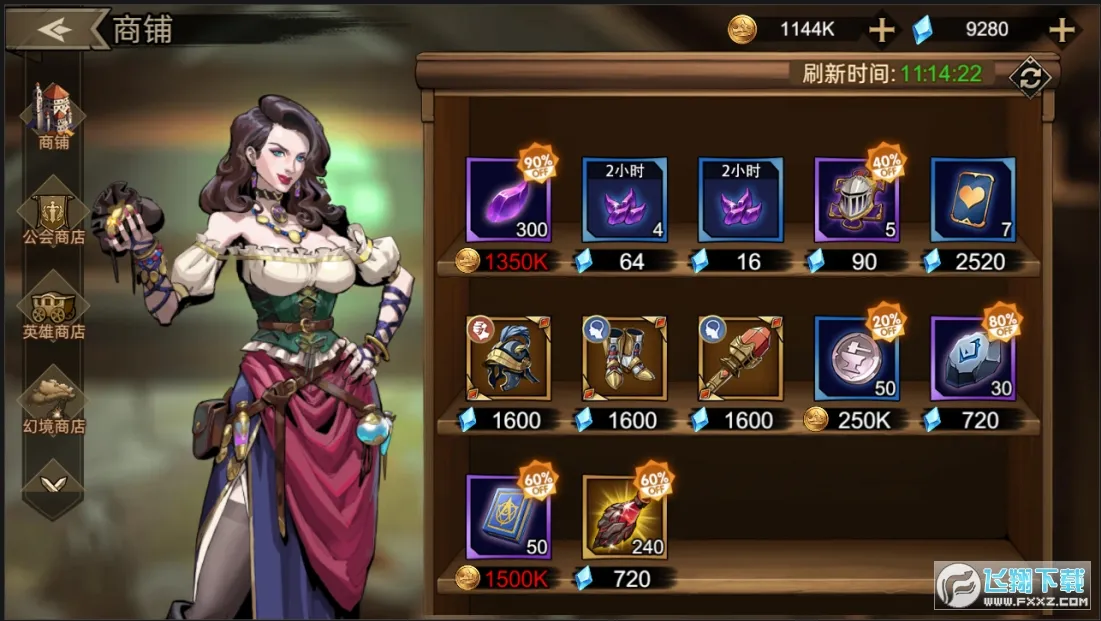Switch to the 商铺 shop tab
Screen dimensions: 1101x621
54,116
